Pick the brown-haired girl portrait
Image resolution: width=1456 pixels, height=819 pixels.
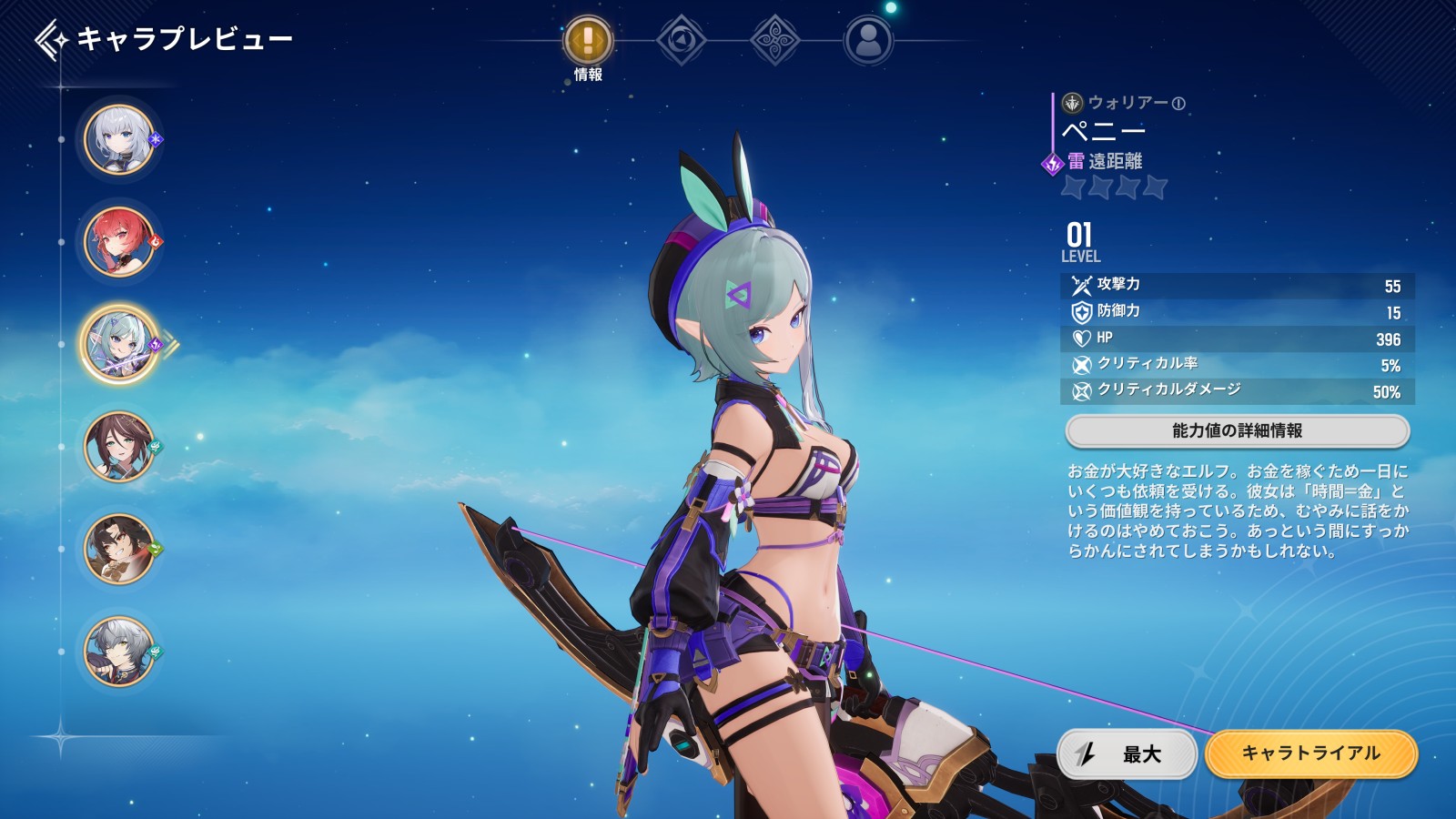click(119, 447)
